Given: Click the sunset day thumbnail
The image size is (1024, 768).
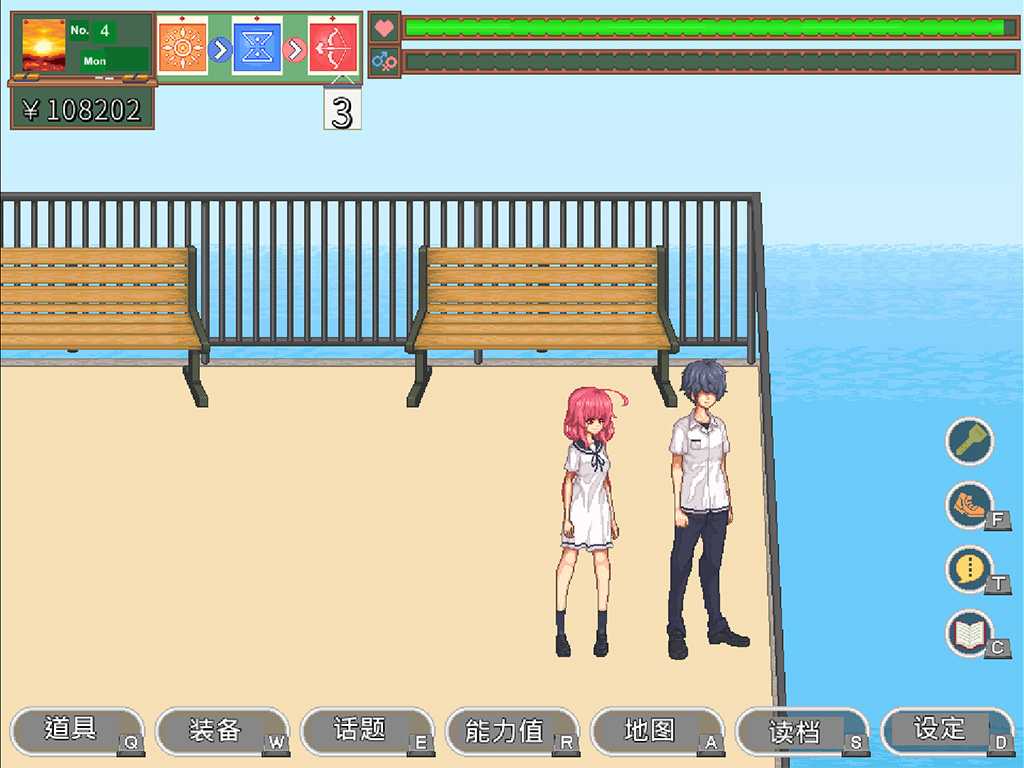Looking at the screenshot, I should click(x=44, y=45).
